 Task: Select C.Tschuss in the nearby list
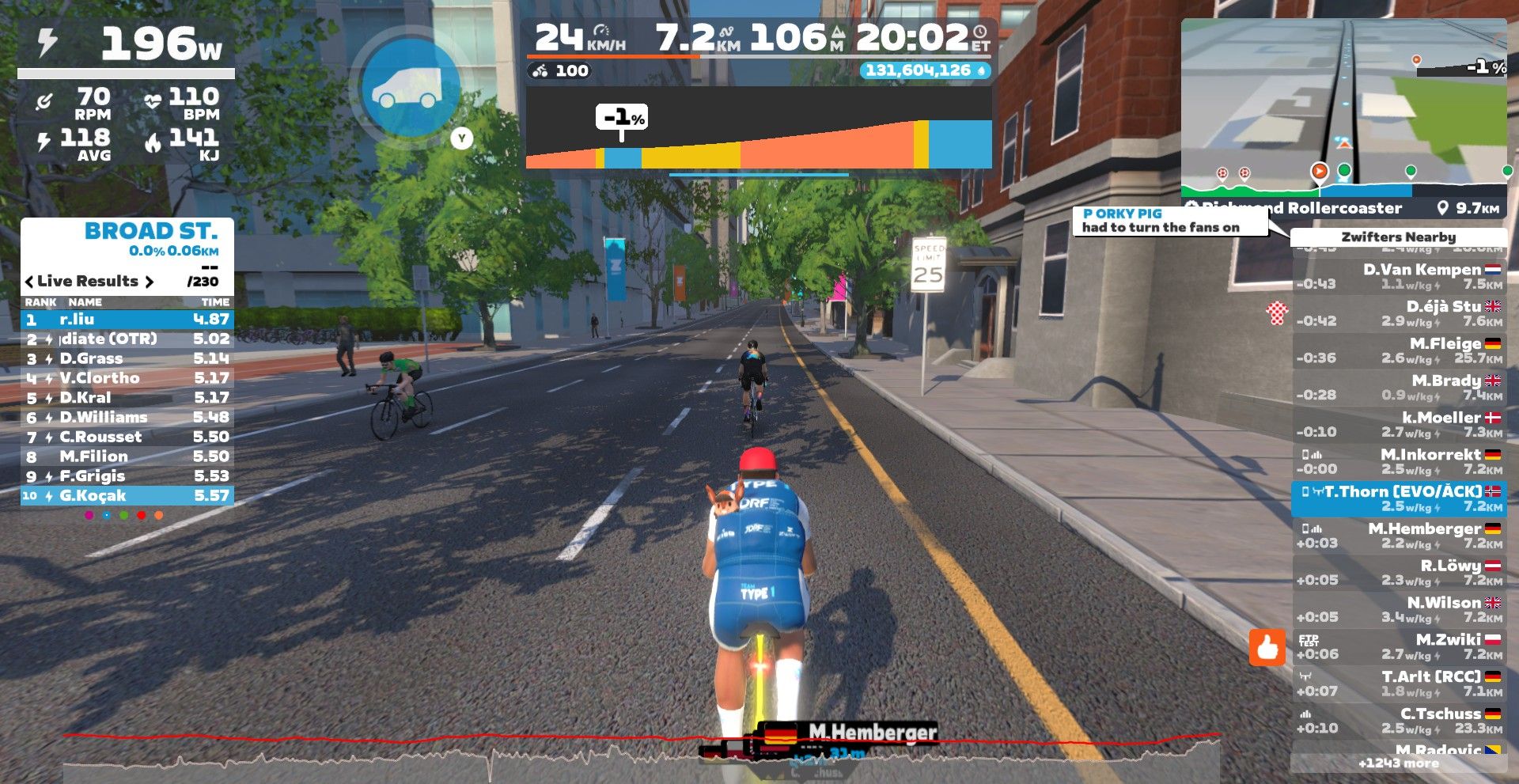1399,720
